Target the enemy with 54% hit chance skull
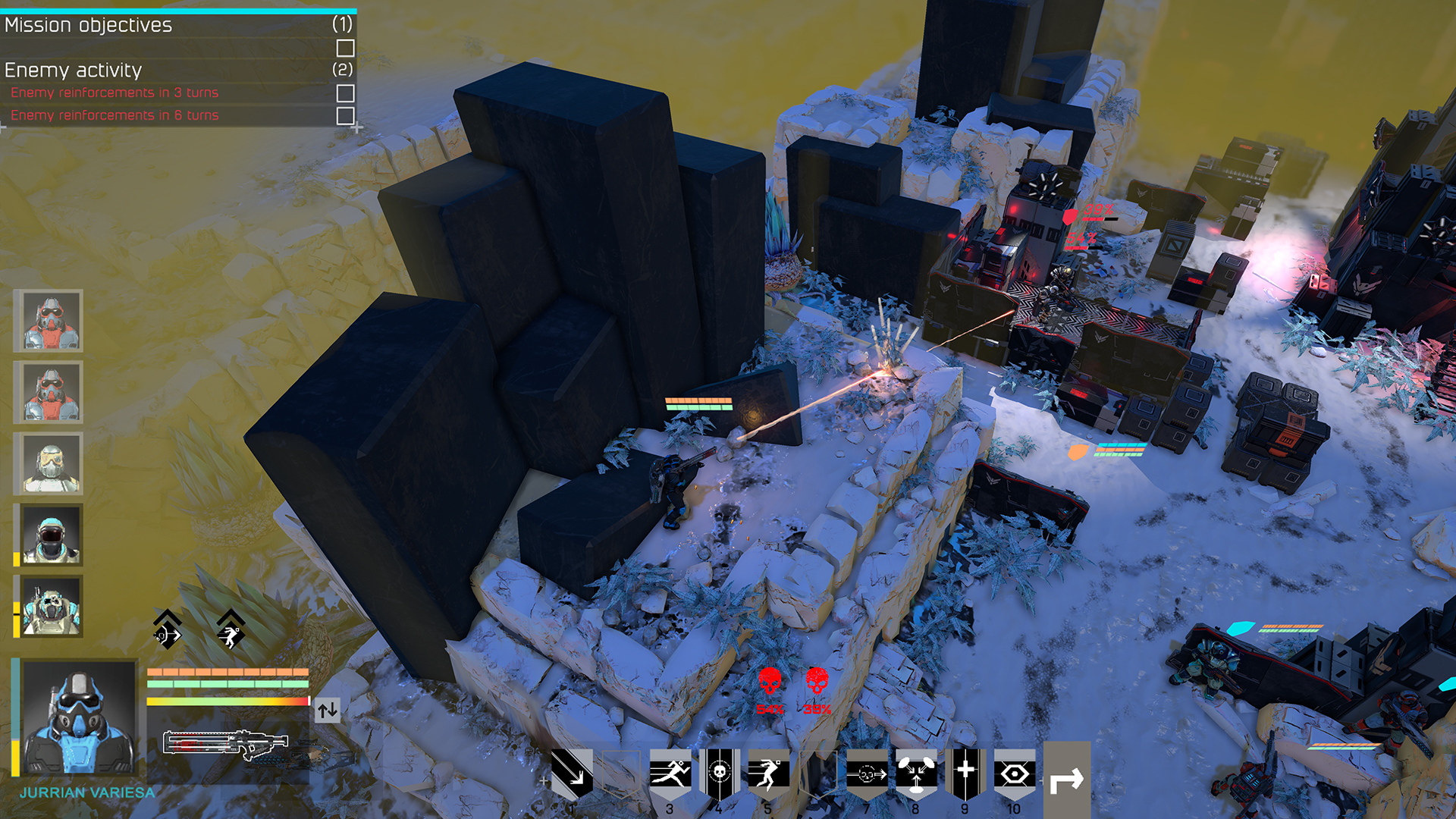The height and width of the screenshot is (819, 1456). click(771, 679)
